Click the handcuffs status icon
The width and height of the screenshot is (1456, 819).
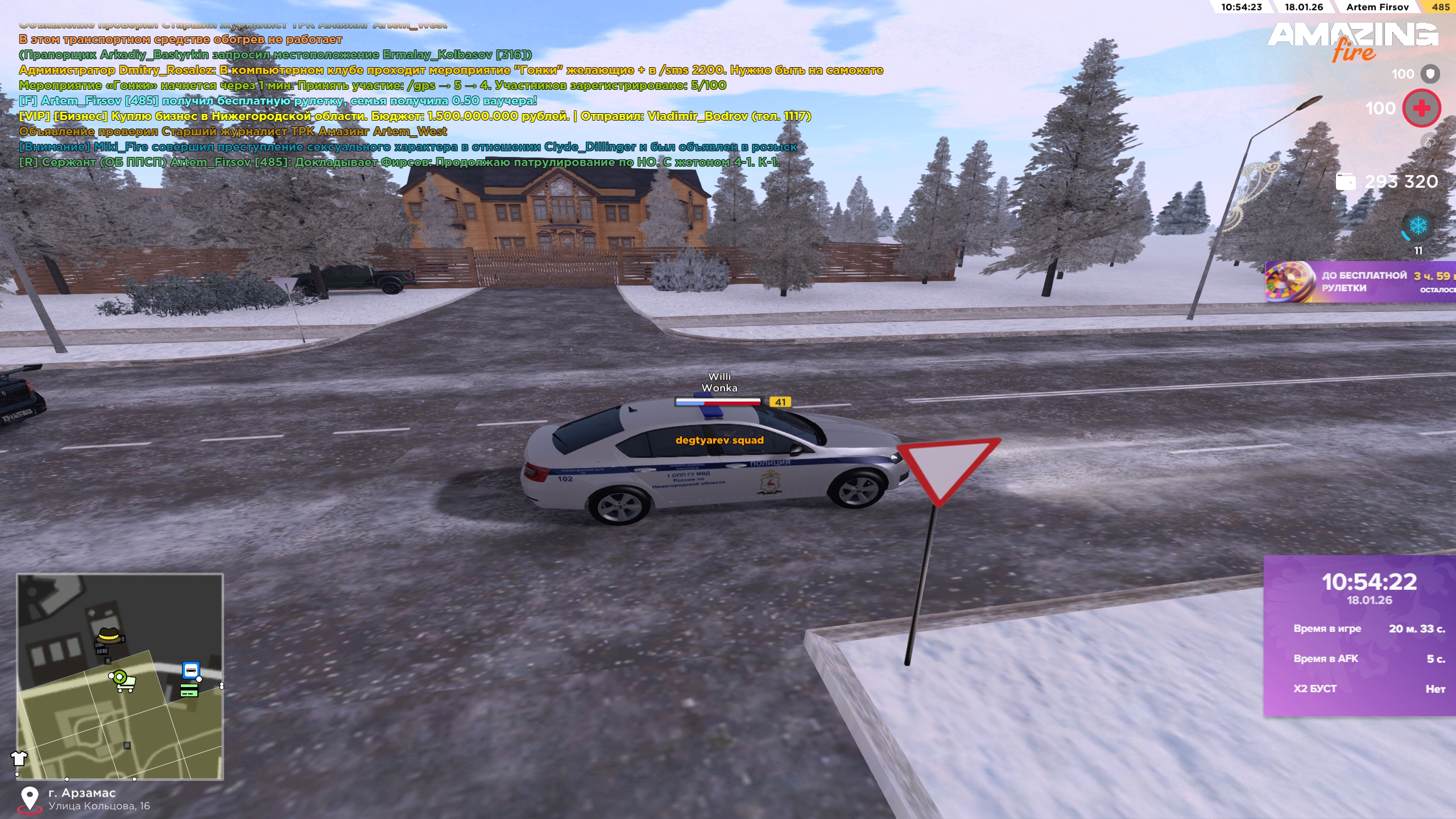pos(1429,142)
